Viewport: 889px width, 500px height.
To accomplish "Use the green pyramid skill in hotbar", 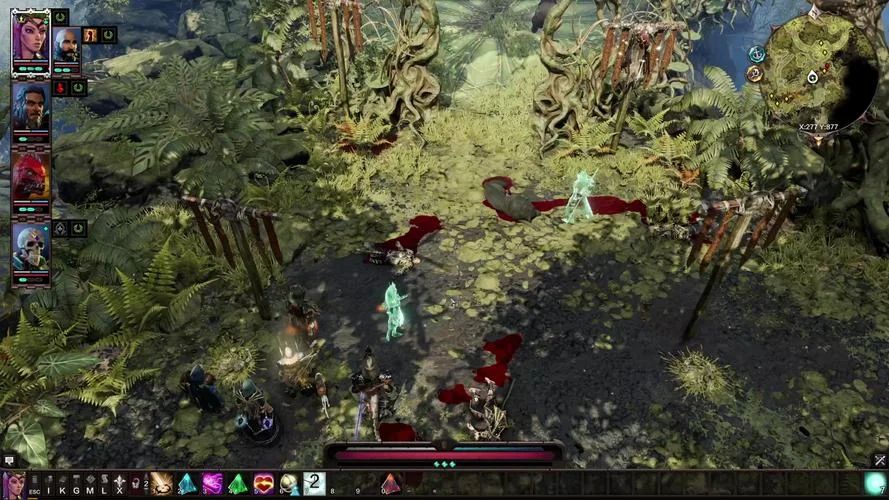I will (238, 485).
